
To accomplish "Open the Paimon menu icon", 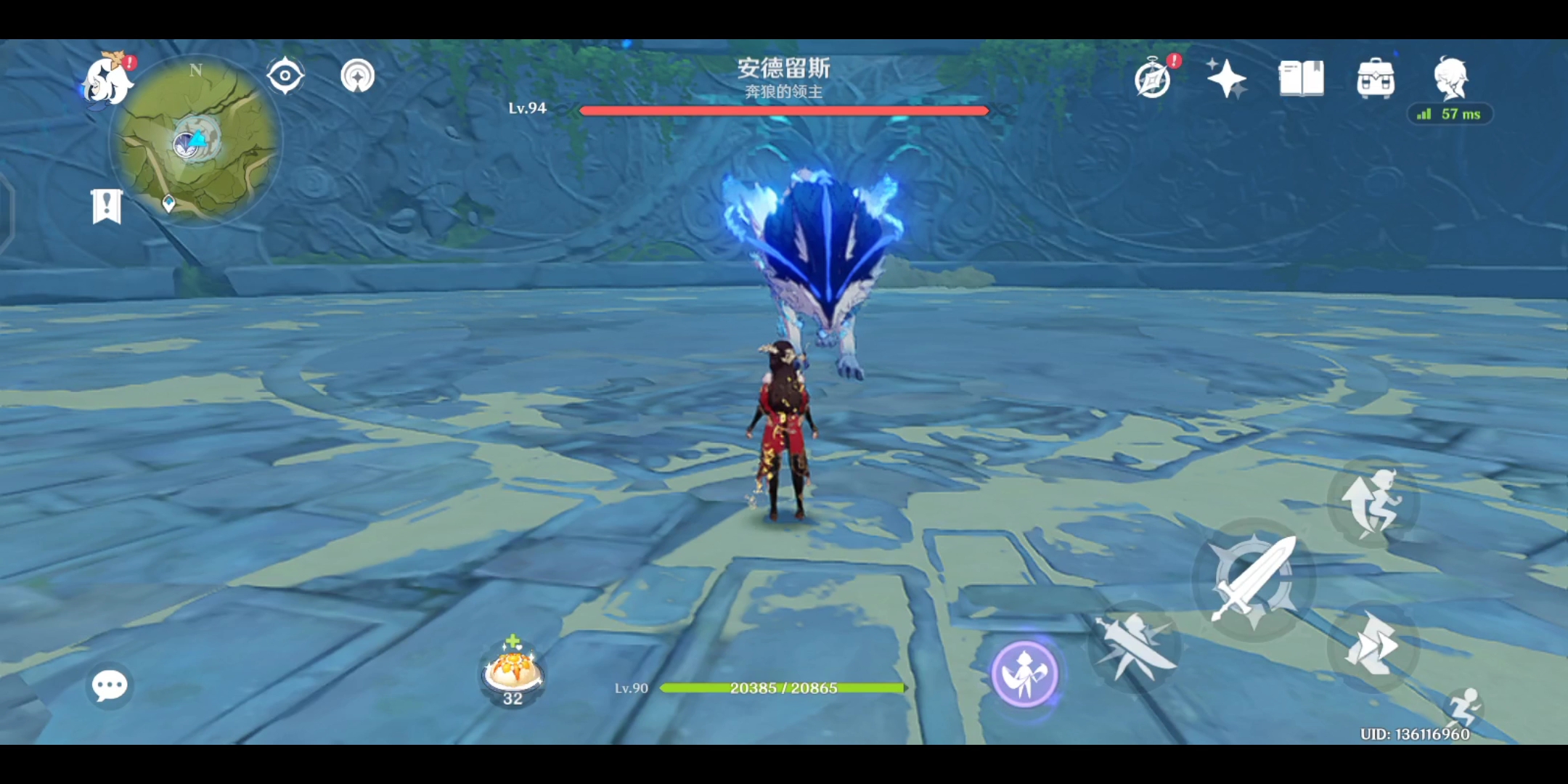I will point(107,80).
